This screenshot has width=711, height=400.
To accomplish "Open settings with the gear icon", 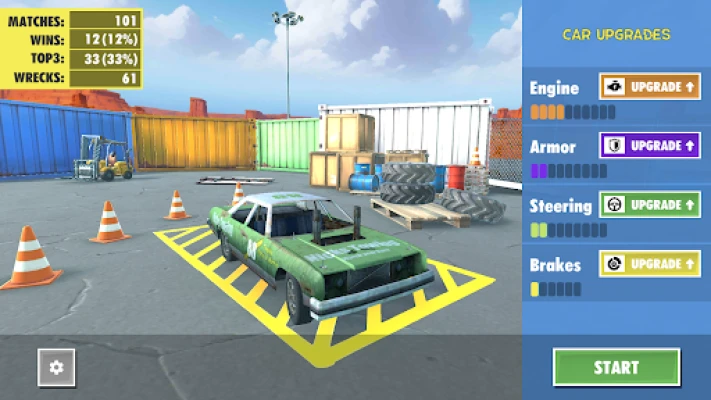I will point(56,368).
